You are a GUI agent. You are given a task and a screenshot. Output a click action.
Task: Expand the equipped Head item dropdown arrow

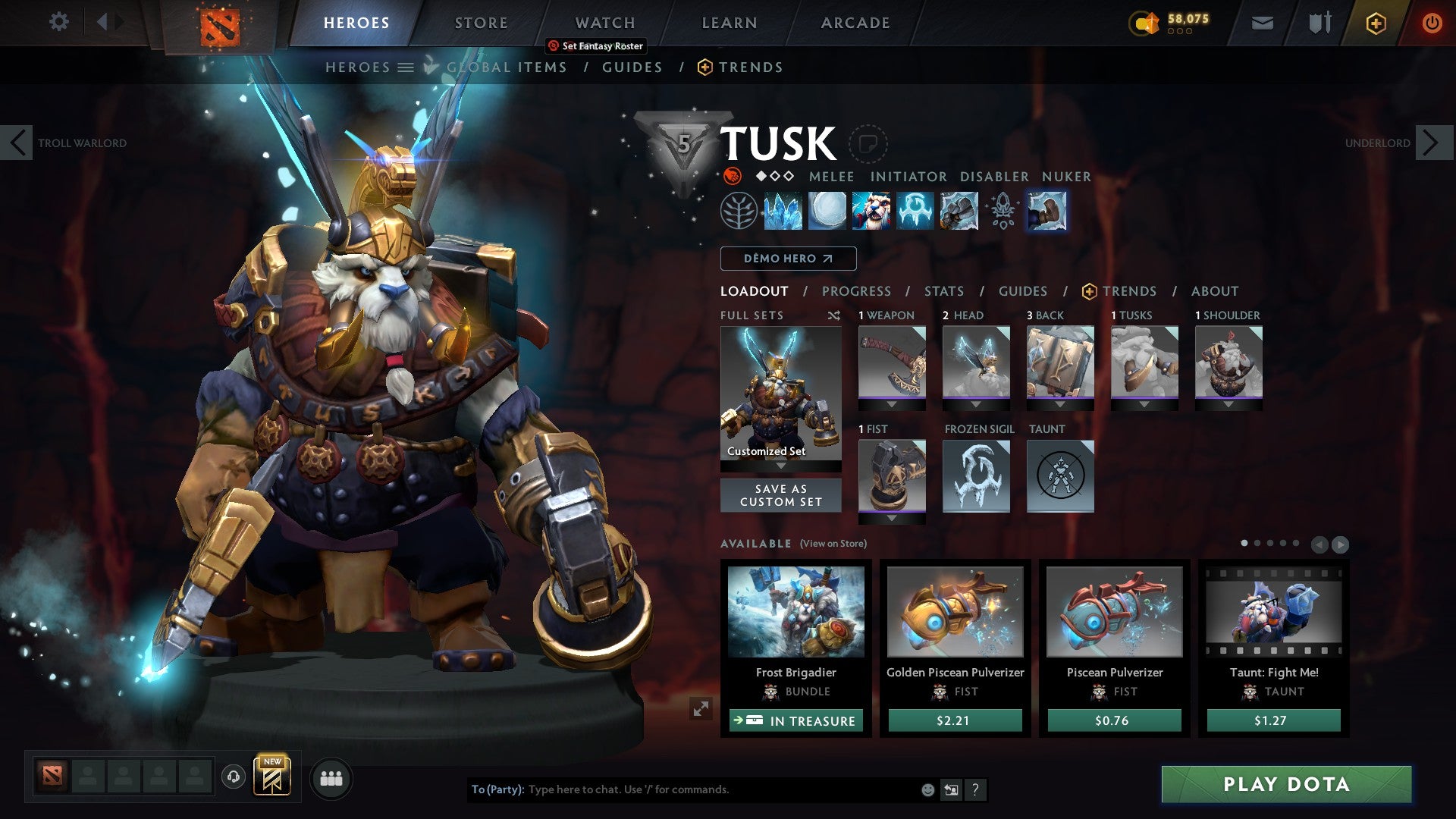click(976, 404)
